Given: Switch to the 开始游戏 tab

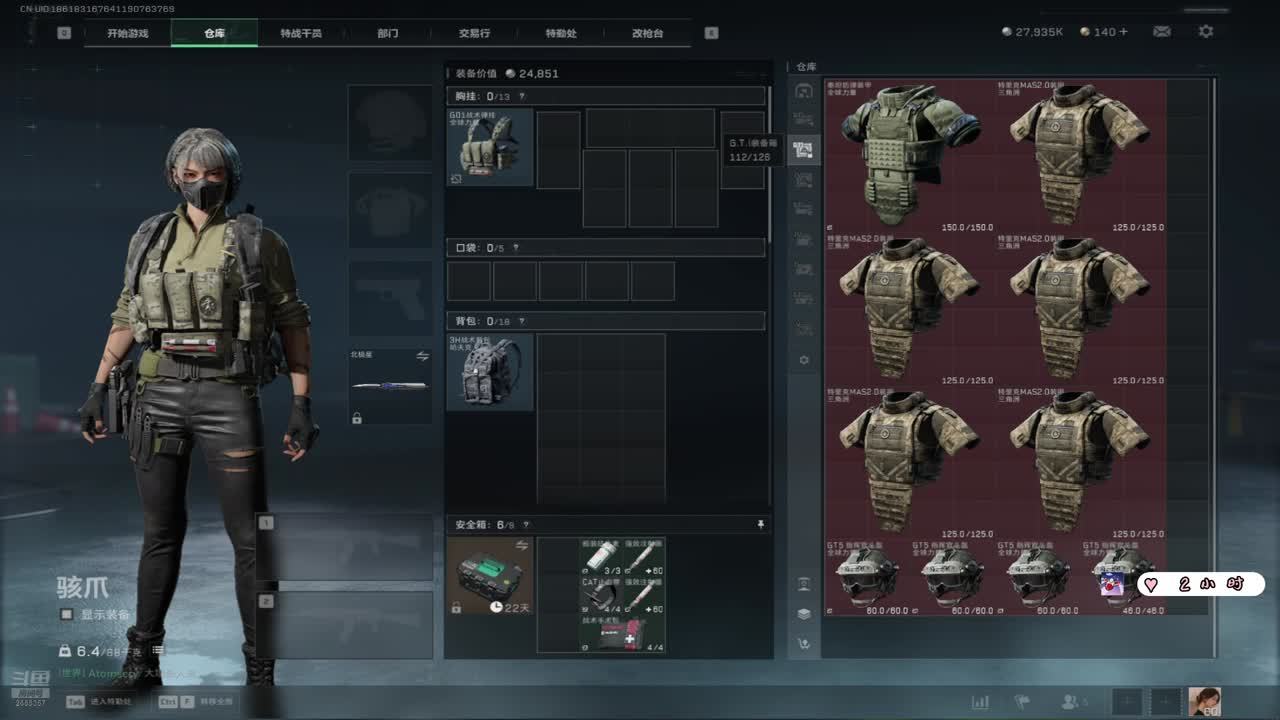Looking at the screenshot, I should tap(128, 33).
